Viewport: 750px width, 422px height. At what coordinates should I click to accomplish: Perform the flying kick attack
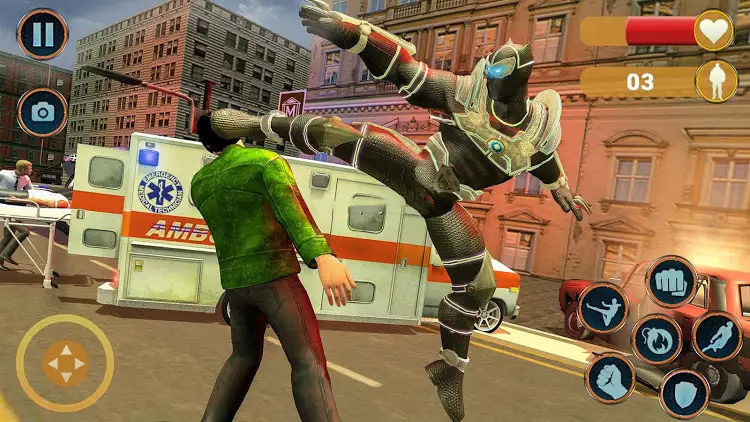click(x=603, y=308)
